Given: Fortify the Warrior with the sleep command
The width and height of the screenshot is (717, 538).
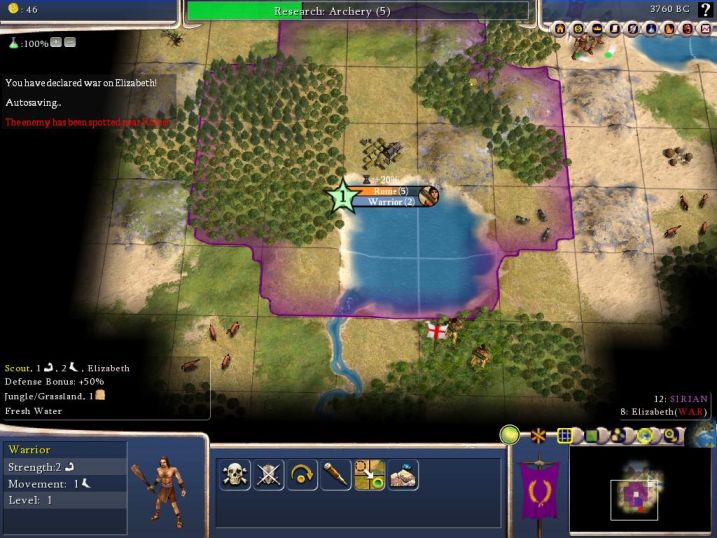Looking at the screenshot, I should tap(403, 475).
